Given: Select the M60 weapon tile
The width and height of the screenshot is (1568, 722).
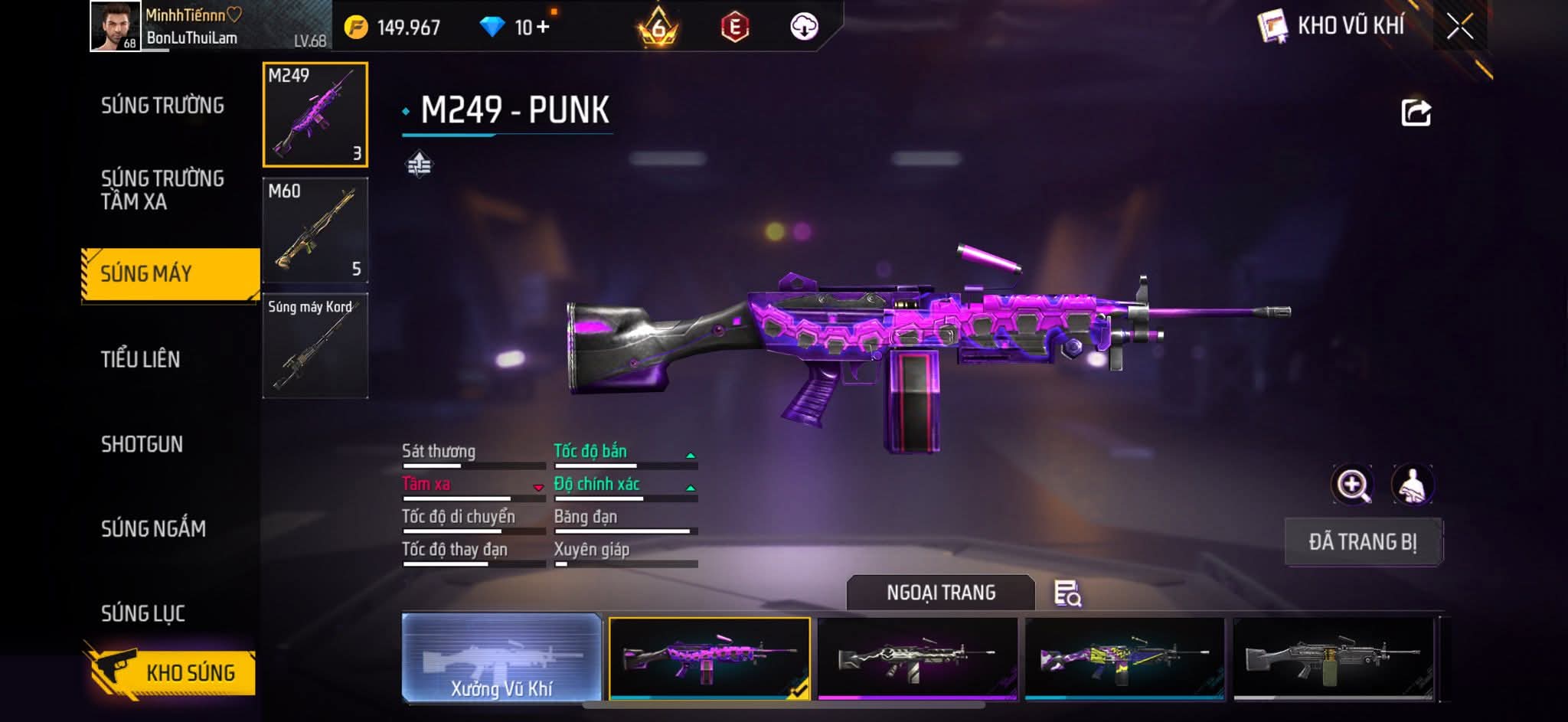Looking at the screenshot, I should point(315,230).
